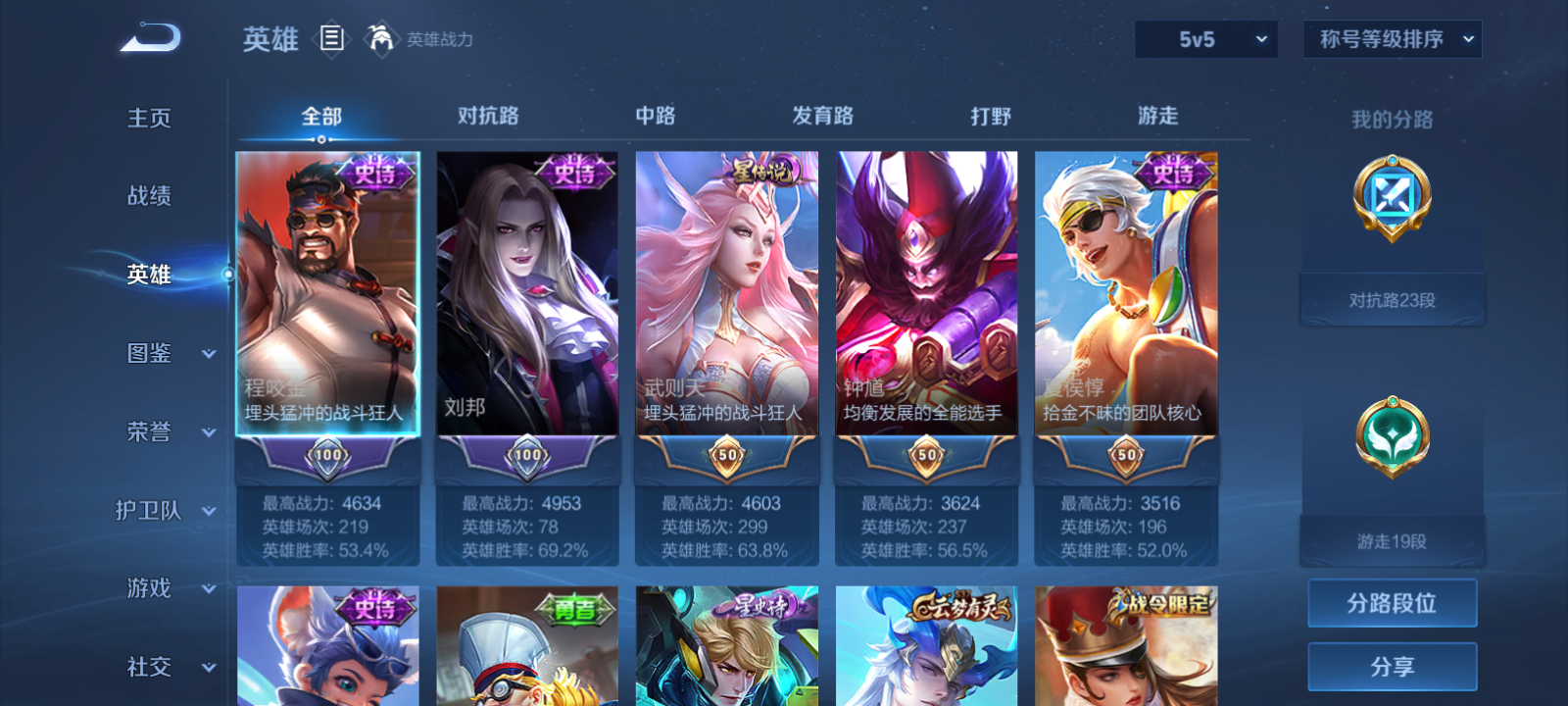
Task: Select the blue lane badge under 我的分路
Action: [x=1392, y=199]
